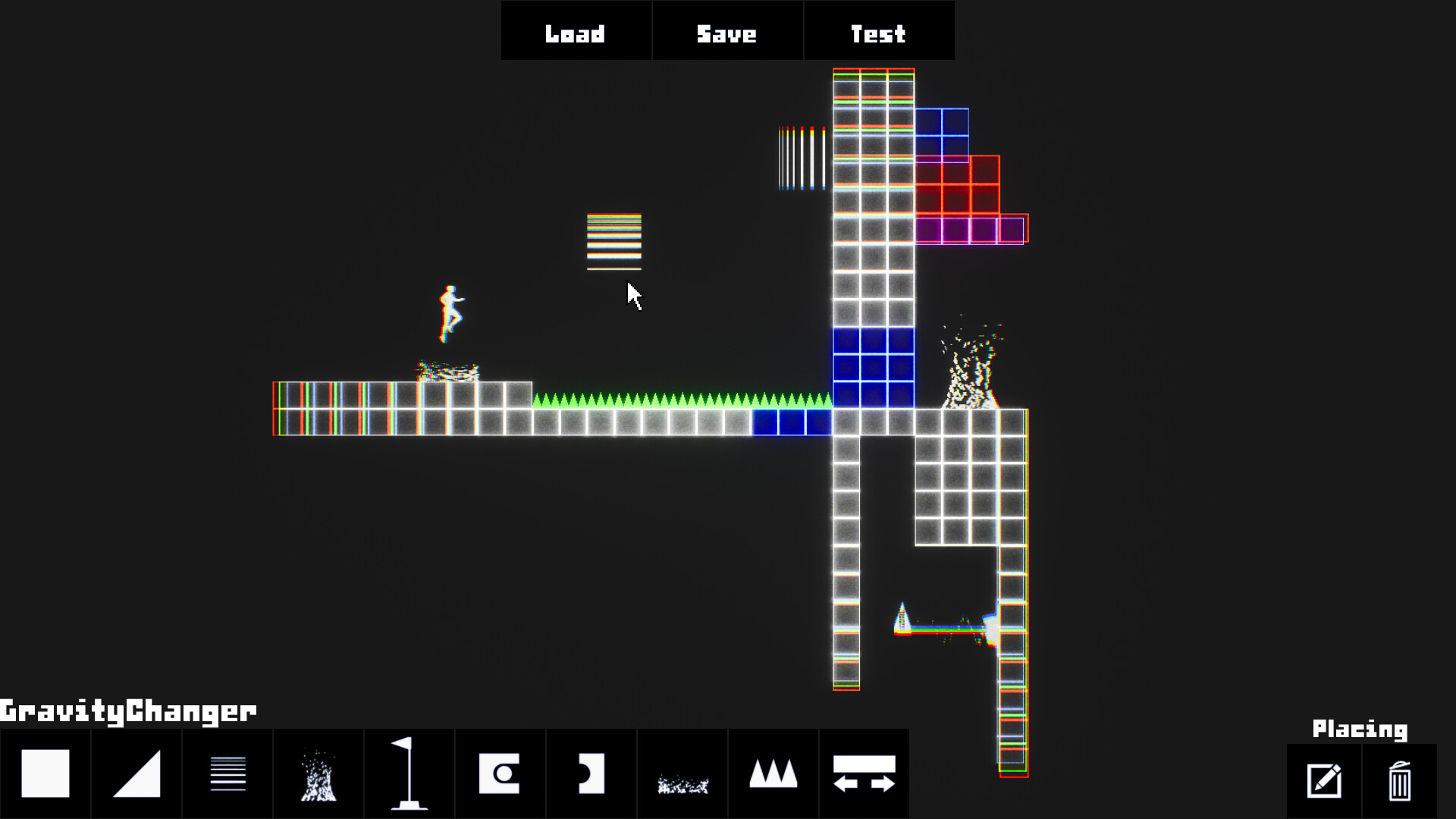Screen dimensions: 1456x819
Task: Select the half-circle checkpoint tool
Action: [x=591, y=773]
